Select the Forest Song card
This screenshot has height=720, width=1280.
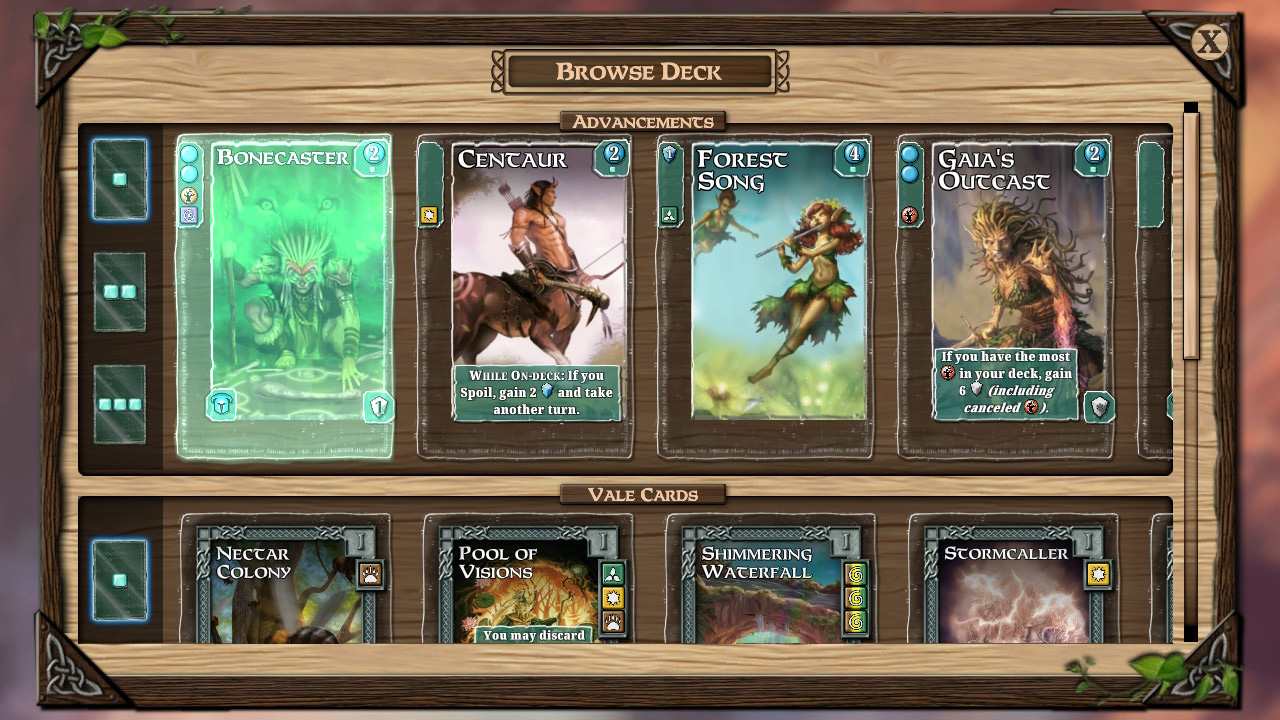(x=780, y=295)
